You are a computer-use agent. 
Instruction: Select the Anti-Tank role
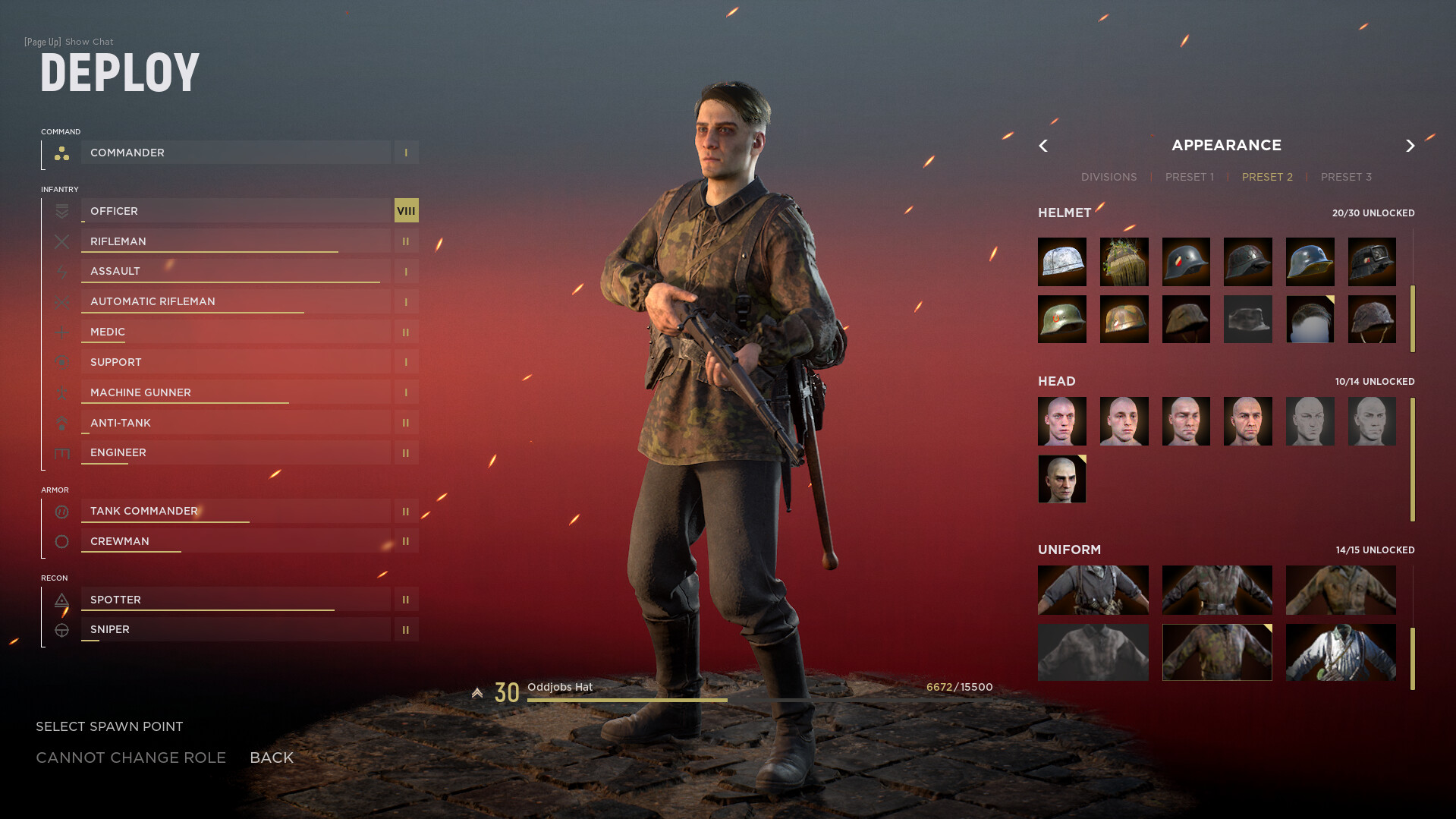click(x=236, y=423)
